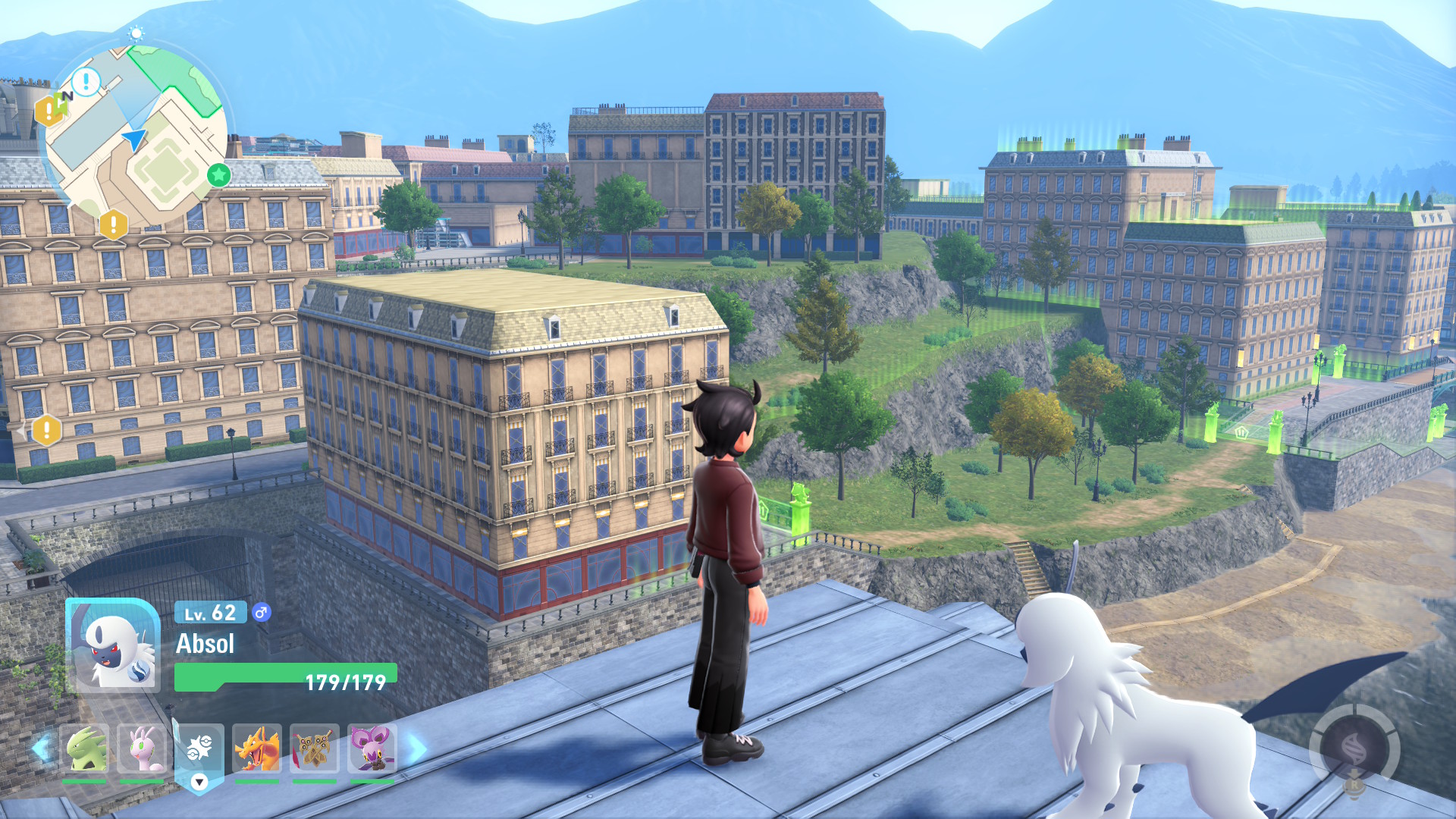Click the right party scroll arrow
Viewport: 1456px width, 819px height.
click(416, 748)
